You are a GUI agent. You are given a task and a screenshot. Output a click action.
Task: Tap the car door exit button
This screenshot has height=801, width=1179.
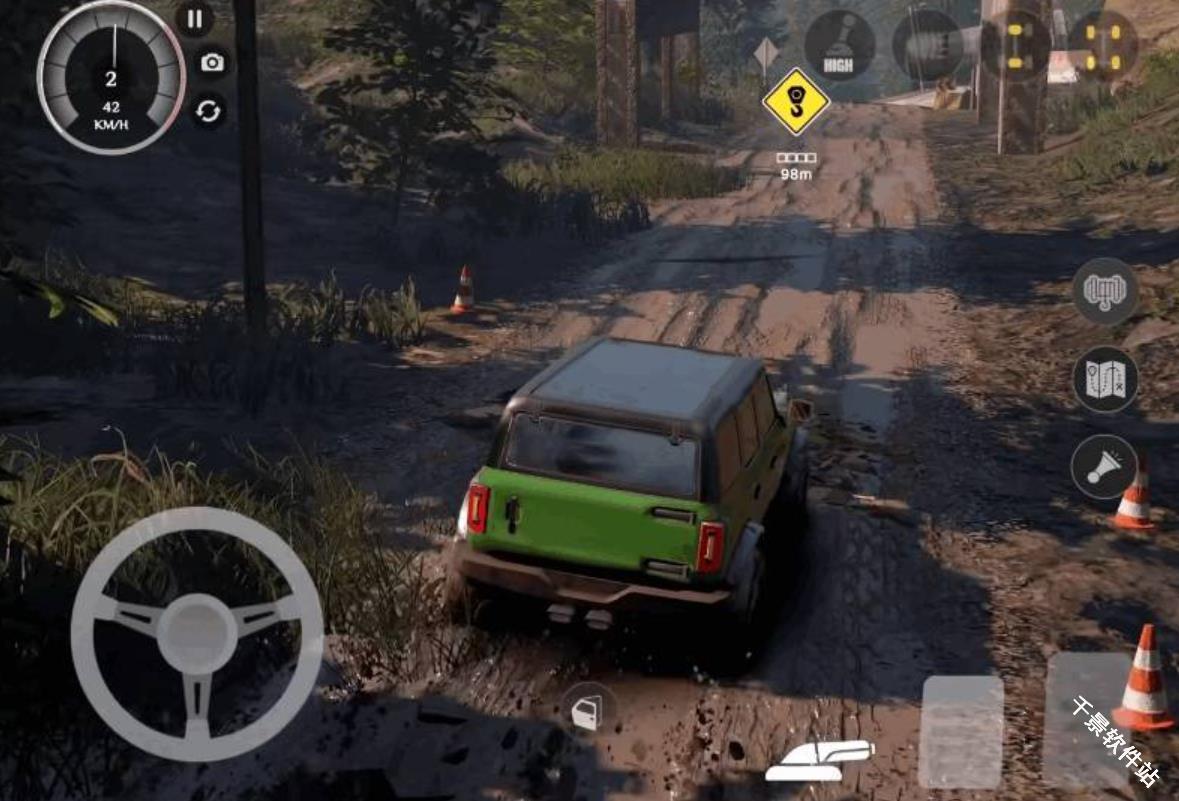[587, 711]
